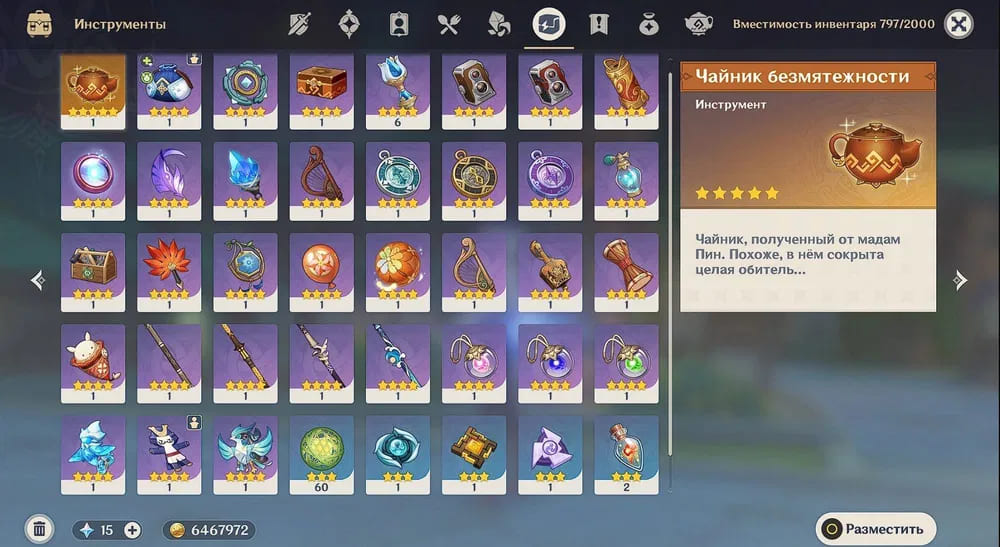The height and width of the screenshot is (547, 1000).
Task: Select the goblet item with count 6
Action: click(397, 88)
